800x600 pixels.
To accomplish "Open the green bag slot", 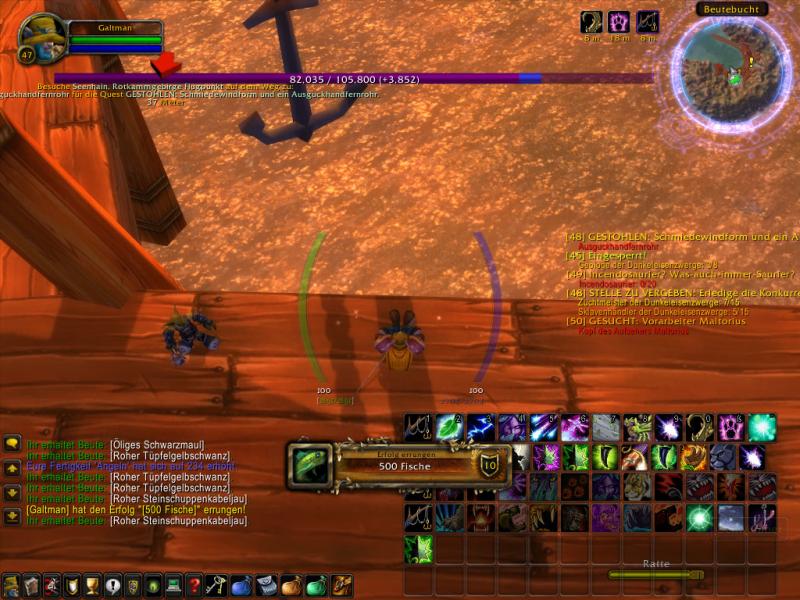I will (x=316, y=586).
